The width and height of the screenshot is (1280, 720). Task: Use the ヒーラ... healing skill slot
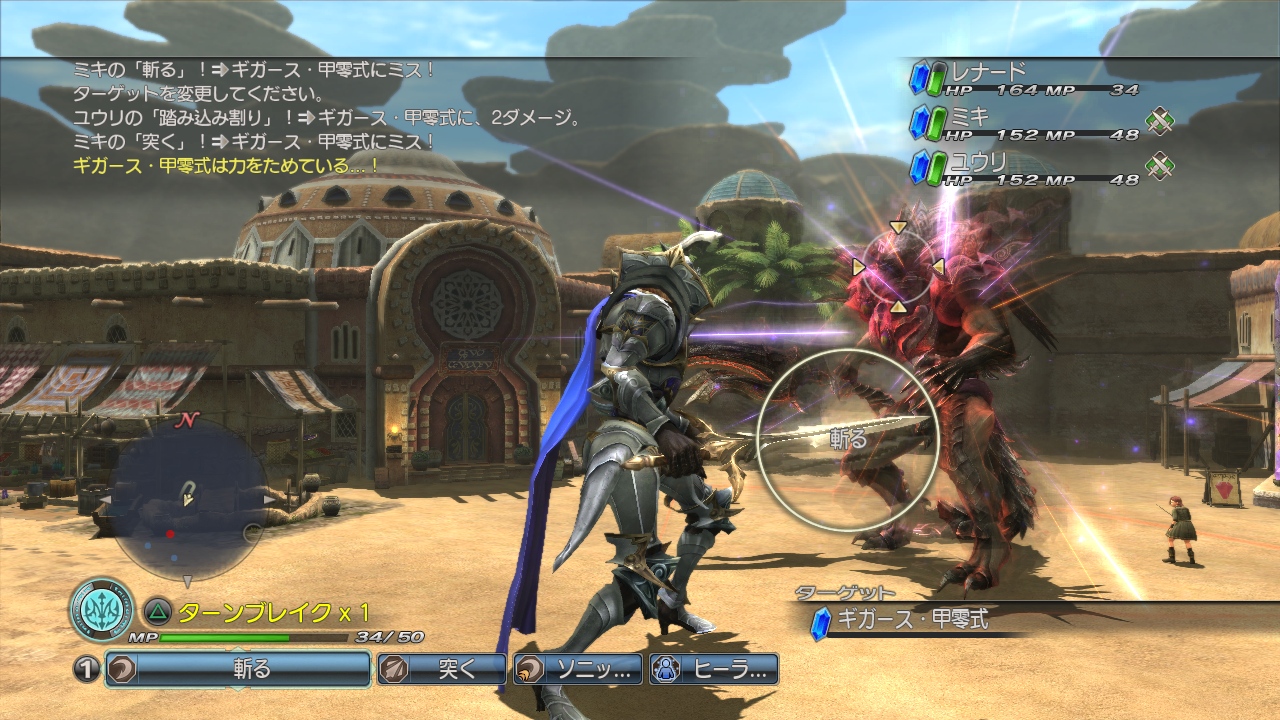tap(713, 669)
